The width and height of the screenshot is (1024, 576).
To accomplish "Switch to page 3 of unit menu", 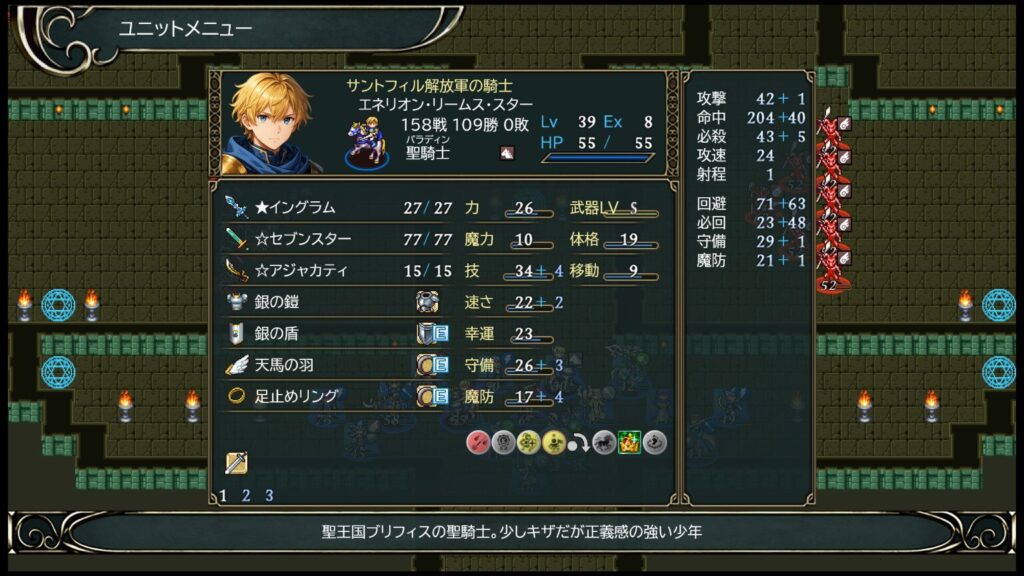I will pyautogui.click(x=269, y=495).
